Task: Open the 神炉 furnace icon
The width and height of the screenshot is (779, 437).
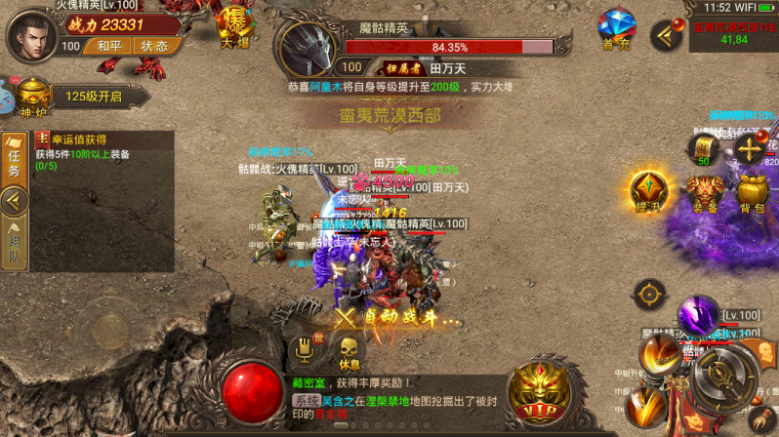Action: tap(33, 97)
